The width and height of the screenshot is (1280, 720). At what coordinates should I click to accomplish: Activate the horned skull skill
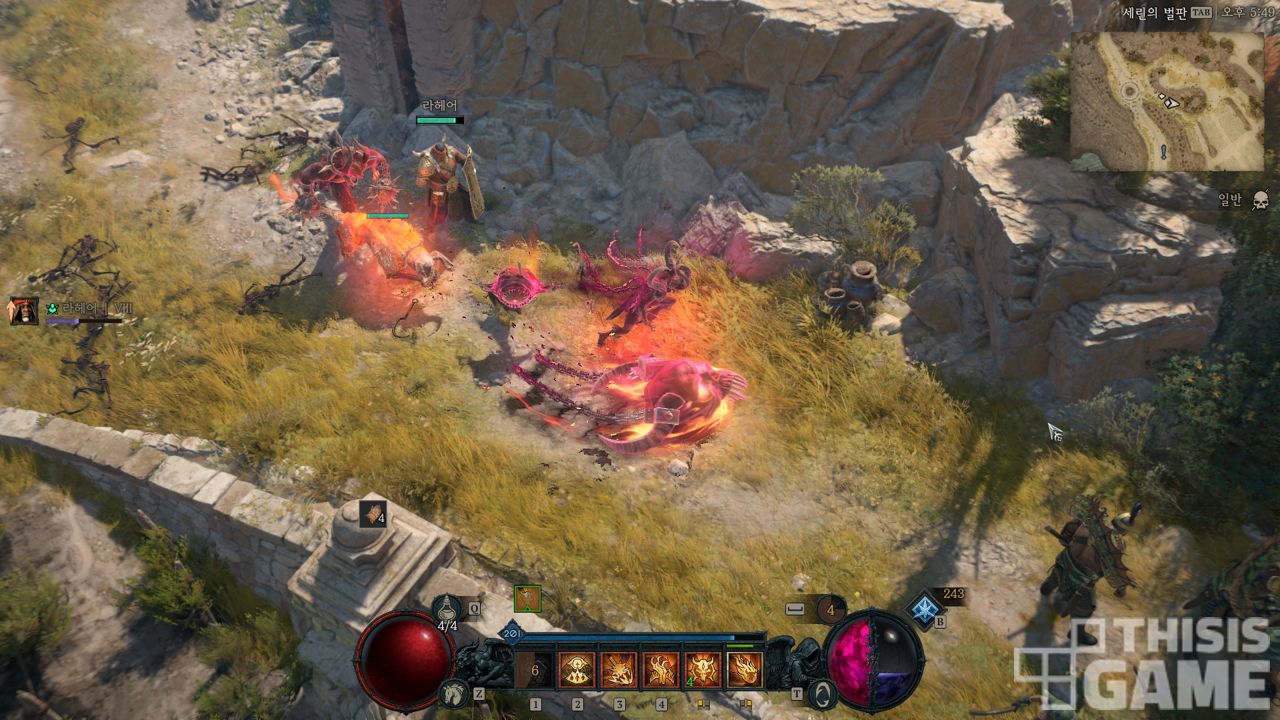(702, 670)
